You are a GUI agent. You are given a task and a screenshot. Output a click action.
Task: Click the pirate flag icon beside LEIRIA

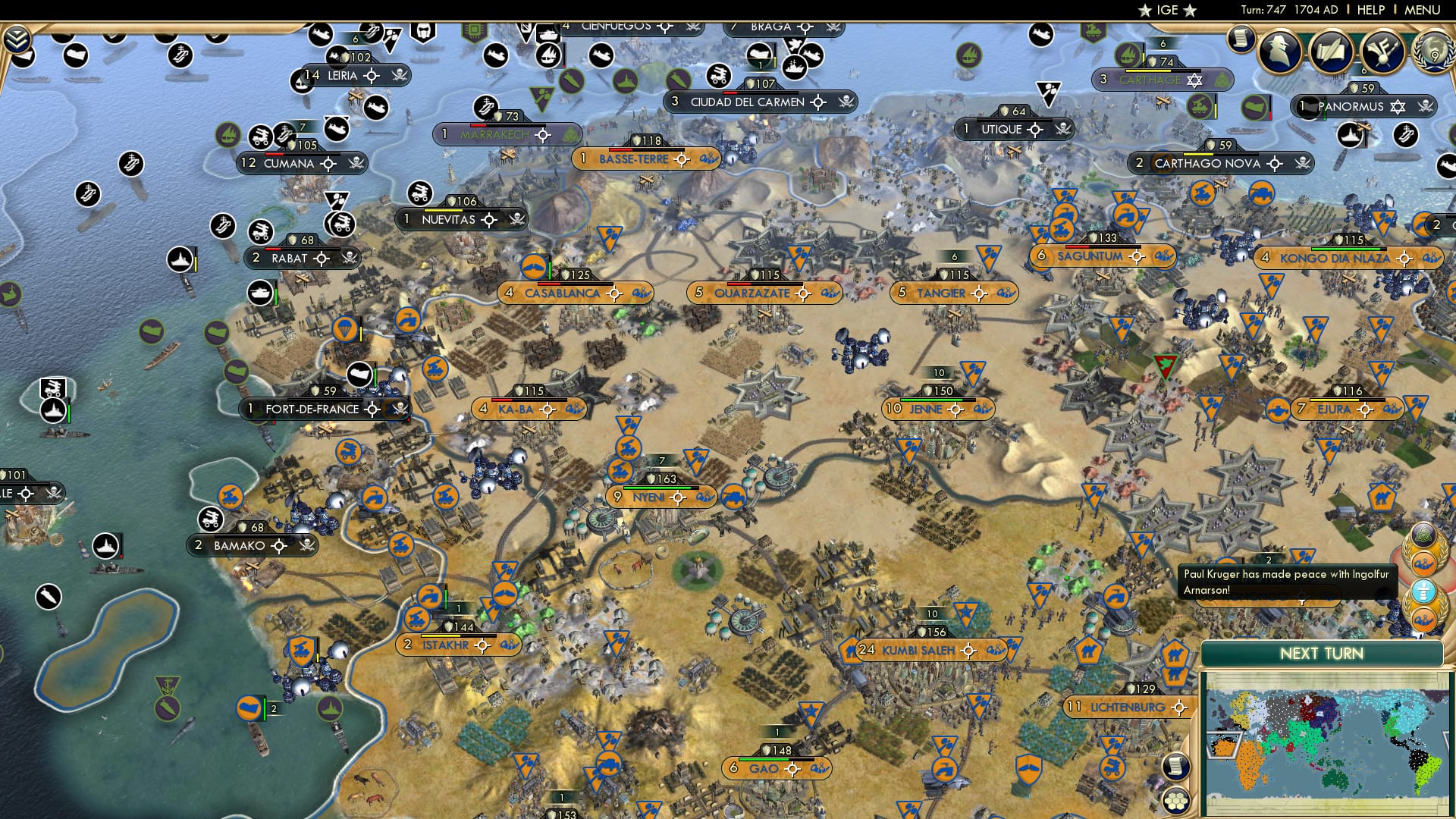coord(400,76)
